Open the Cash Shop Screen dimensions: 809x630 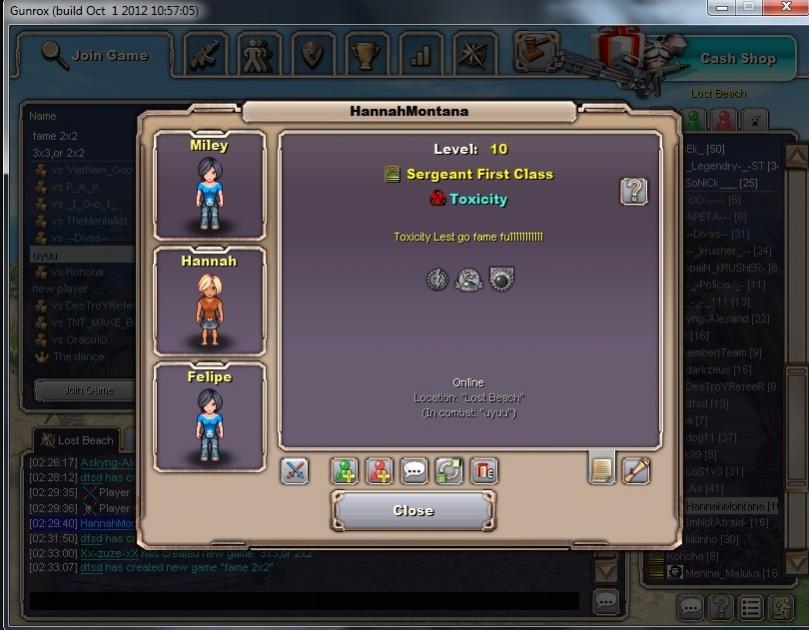tap(737, 58)
